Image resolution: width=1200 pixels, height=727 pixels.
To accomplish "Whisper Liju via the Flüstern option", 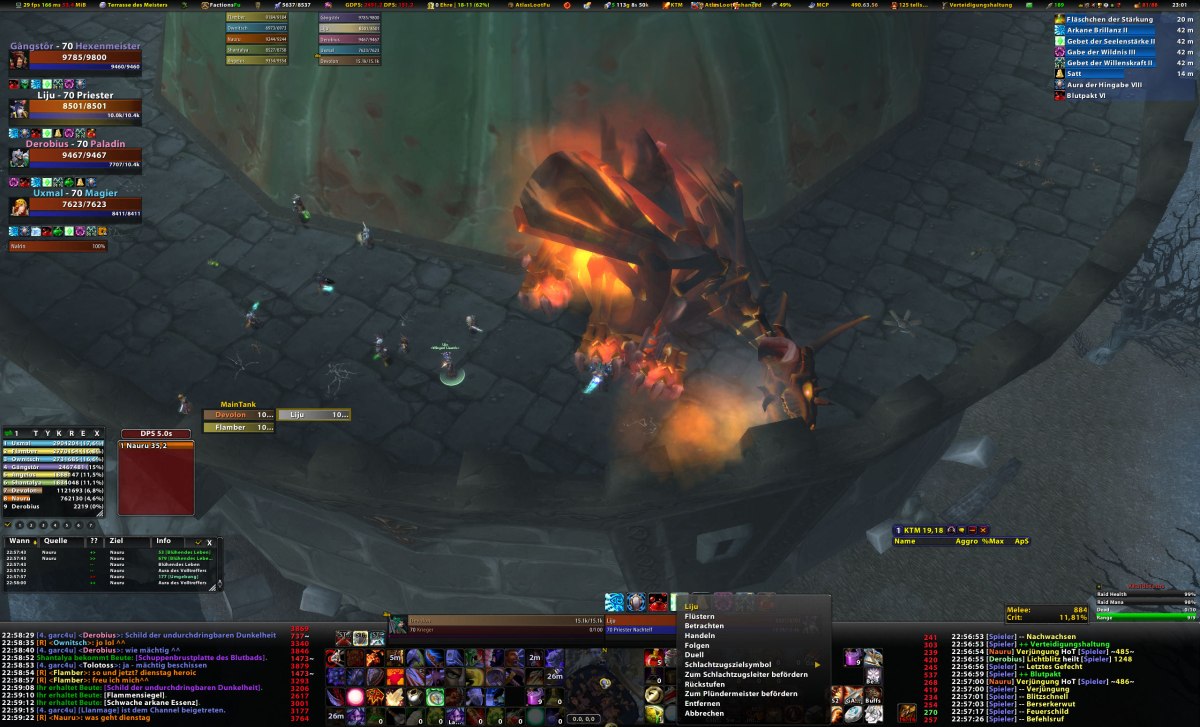I will tap(700, 616).
